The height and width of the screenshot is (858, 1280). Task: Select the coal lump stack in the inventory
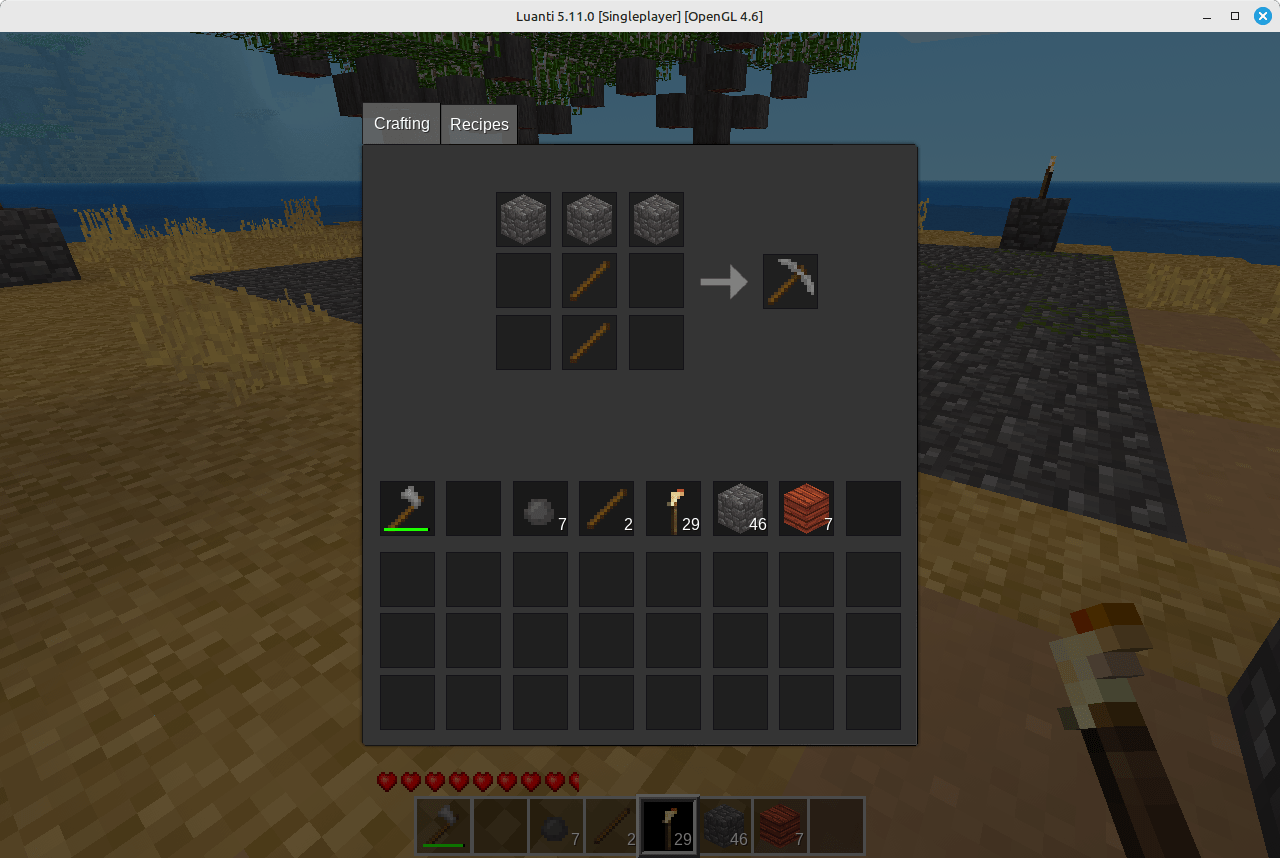pyautogui.click(x=540, y=508)
